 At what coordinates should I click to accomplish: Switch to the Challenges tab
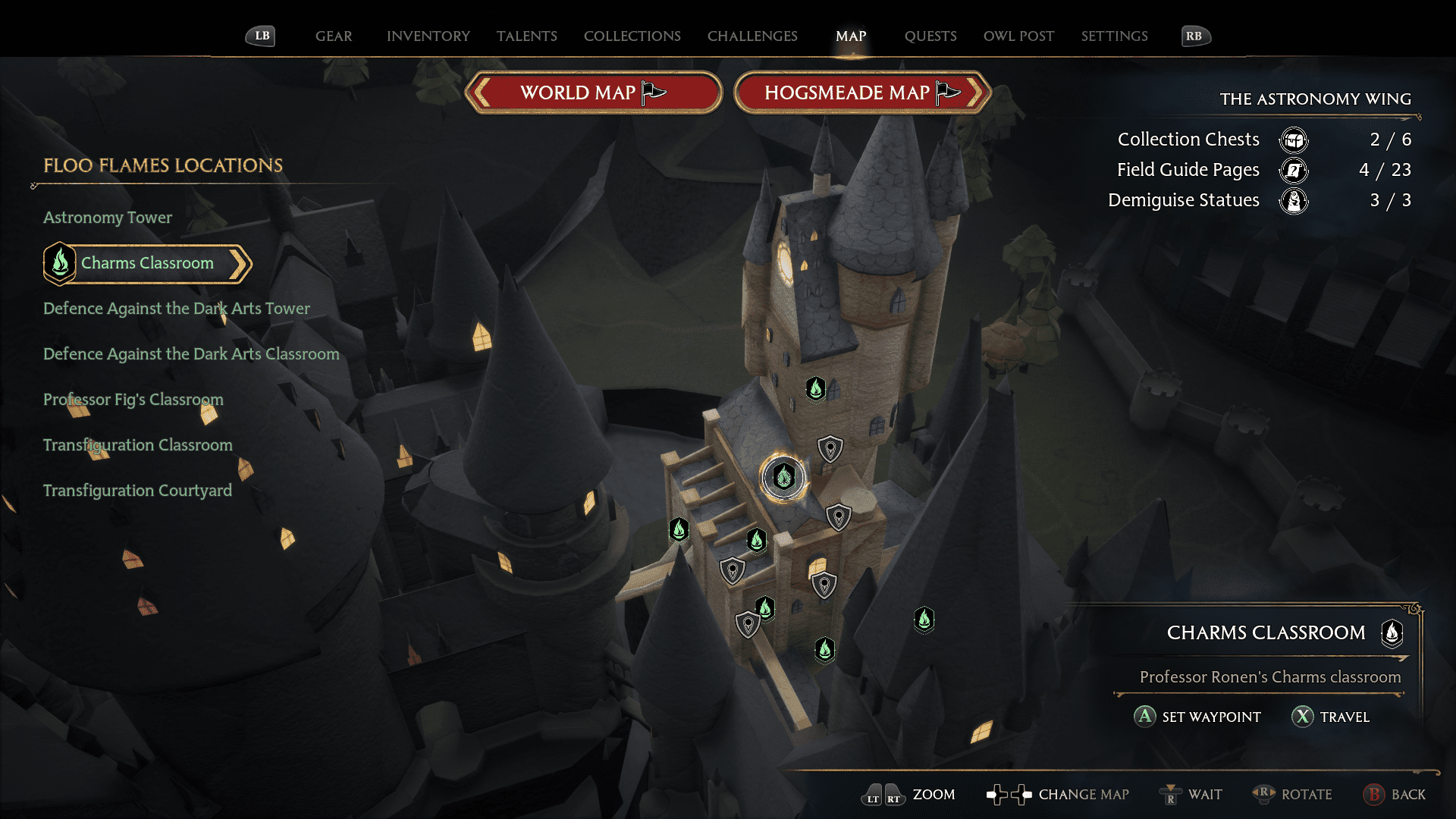coord(752,36)
